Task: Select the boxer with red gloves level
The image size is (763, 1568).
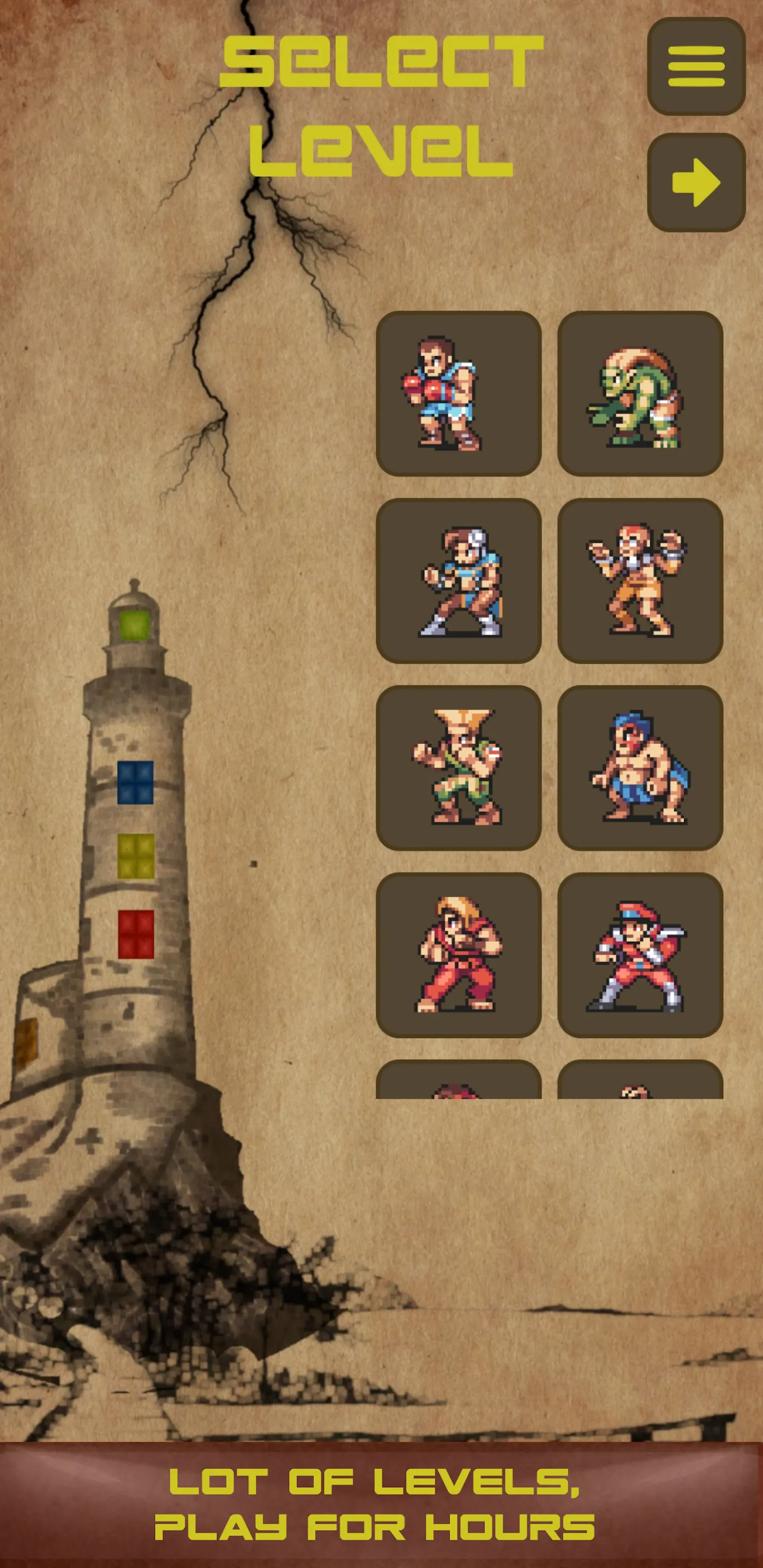Action: click(459, 394)
